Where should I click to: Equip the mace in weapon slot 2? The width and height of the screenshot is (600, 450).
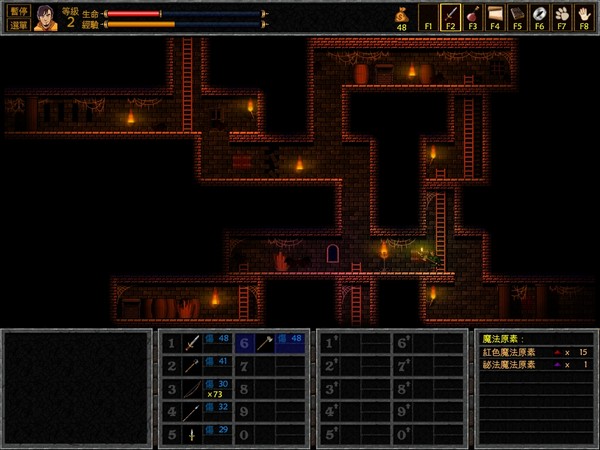tap(192, 365)
